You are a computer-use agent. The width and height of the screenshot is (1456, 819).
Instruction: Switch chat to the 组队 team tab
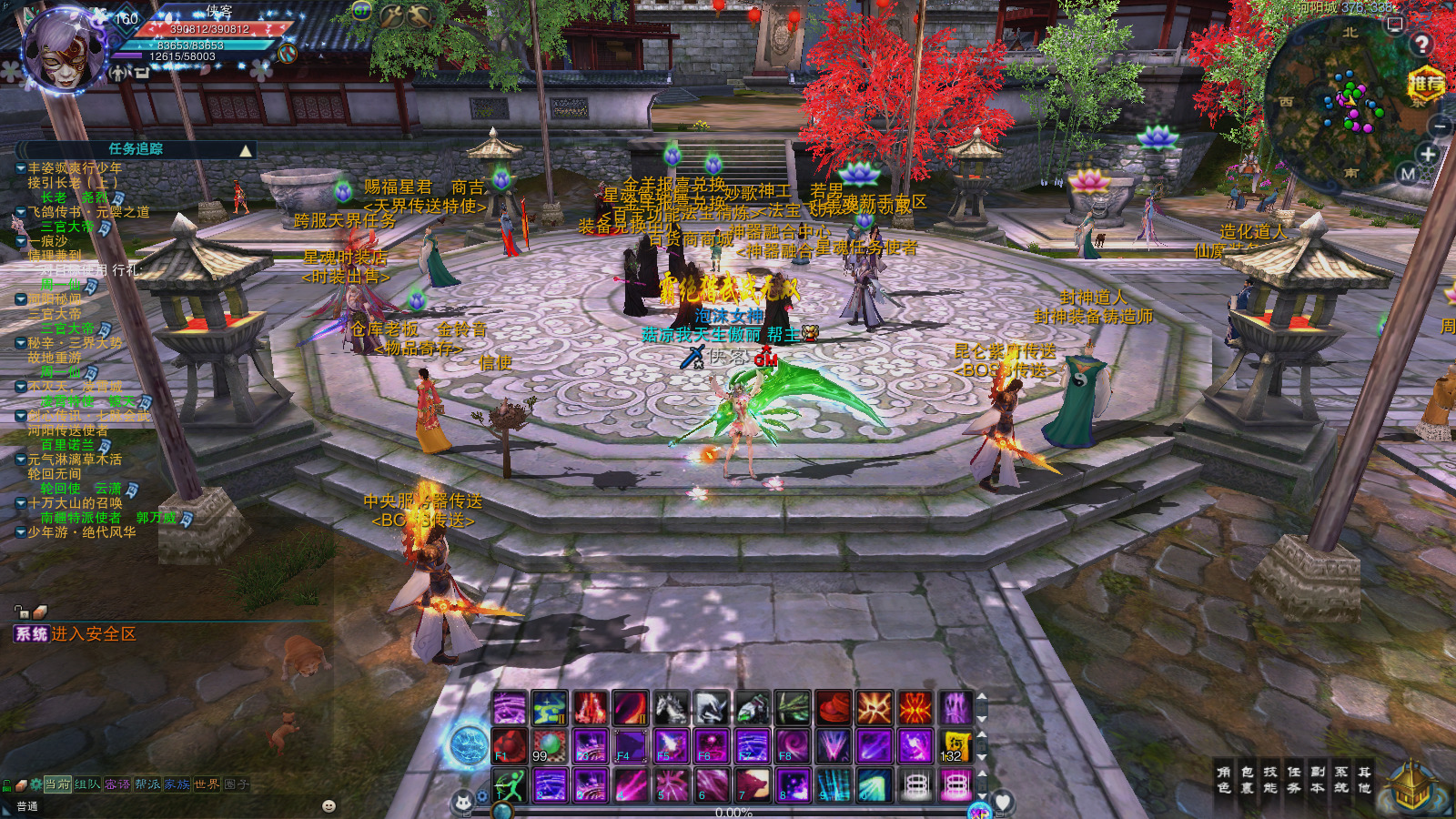(87, 784)
